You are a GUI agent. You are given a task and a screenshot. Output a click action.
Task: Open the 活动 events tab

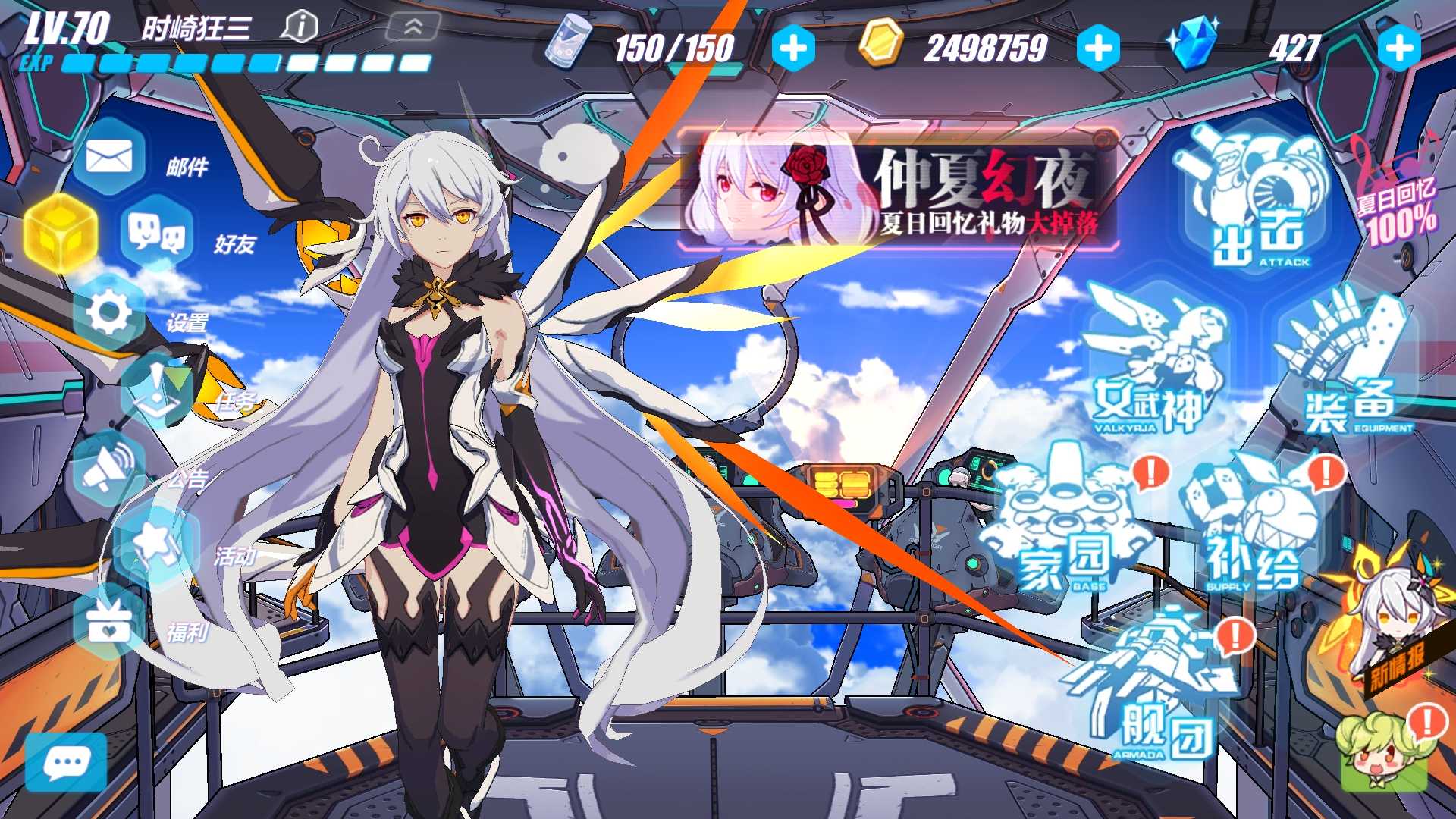pos(155,542)
